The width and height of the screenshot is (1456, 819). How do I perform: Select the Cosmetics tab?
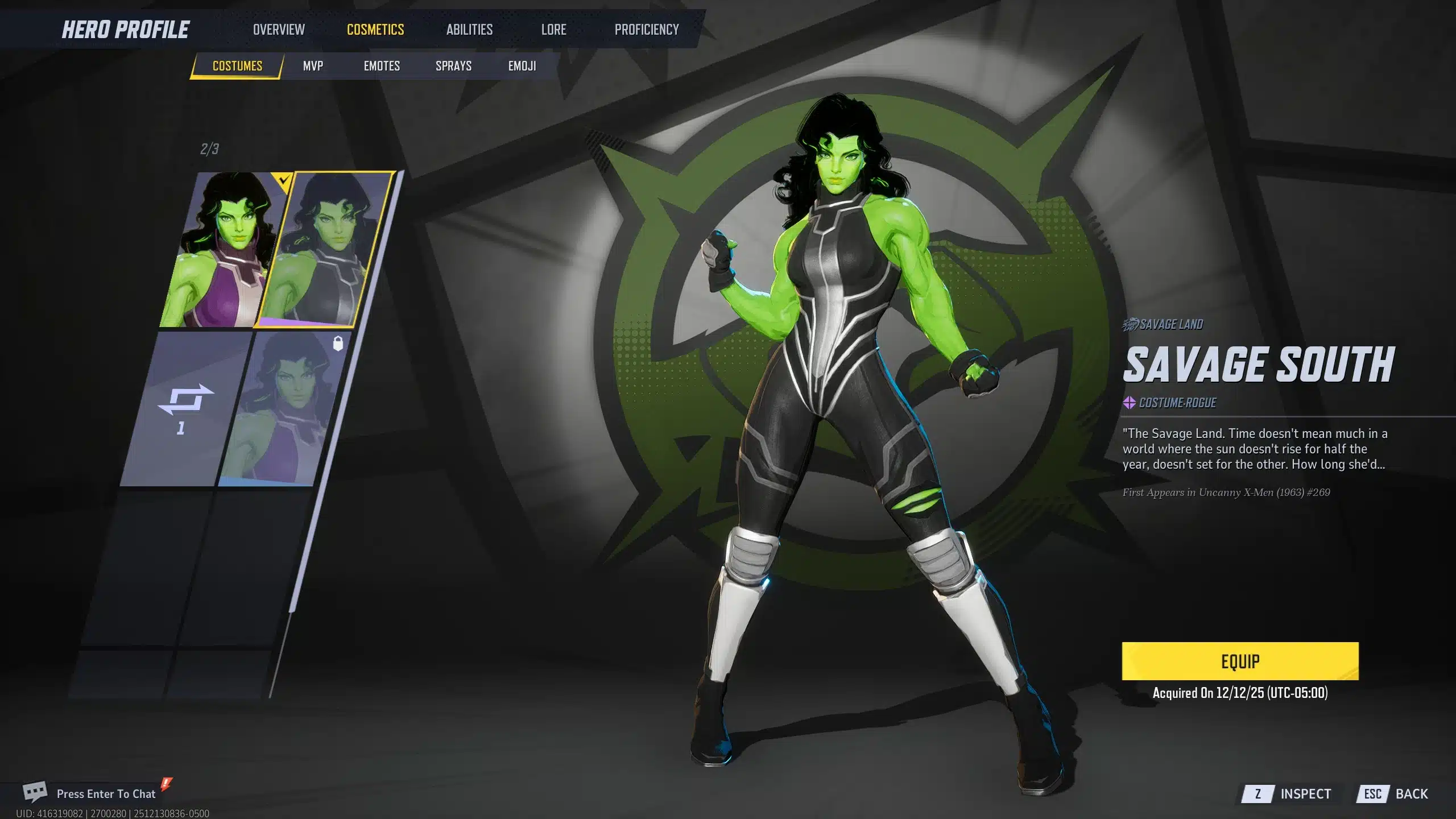[x=375, y=30]
